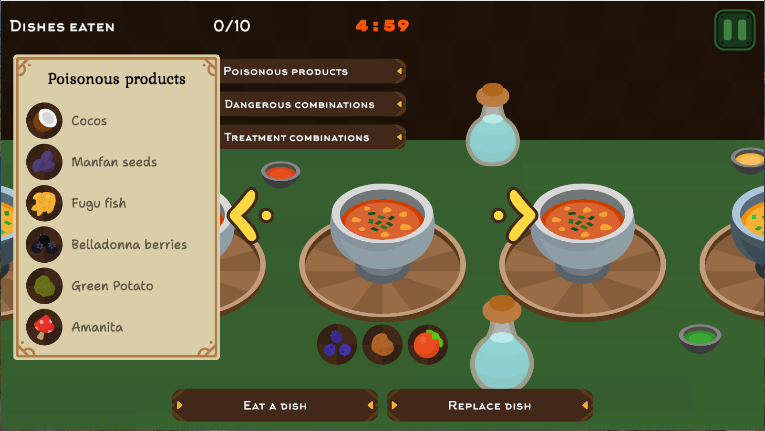
Task: Inspect the blue berries ingredient icon
Action: tap(337, 345)
